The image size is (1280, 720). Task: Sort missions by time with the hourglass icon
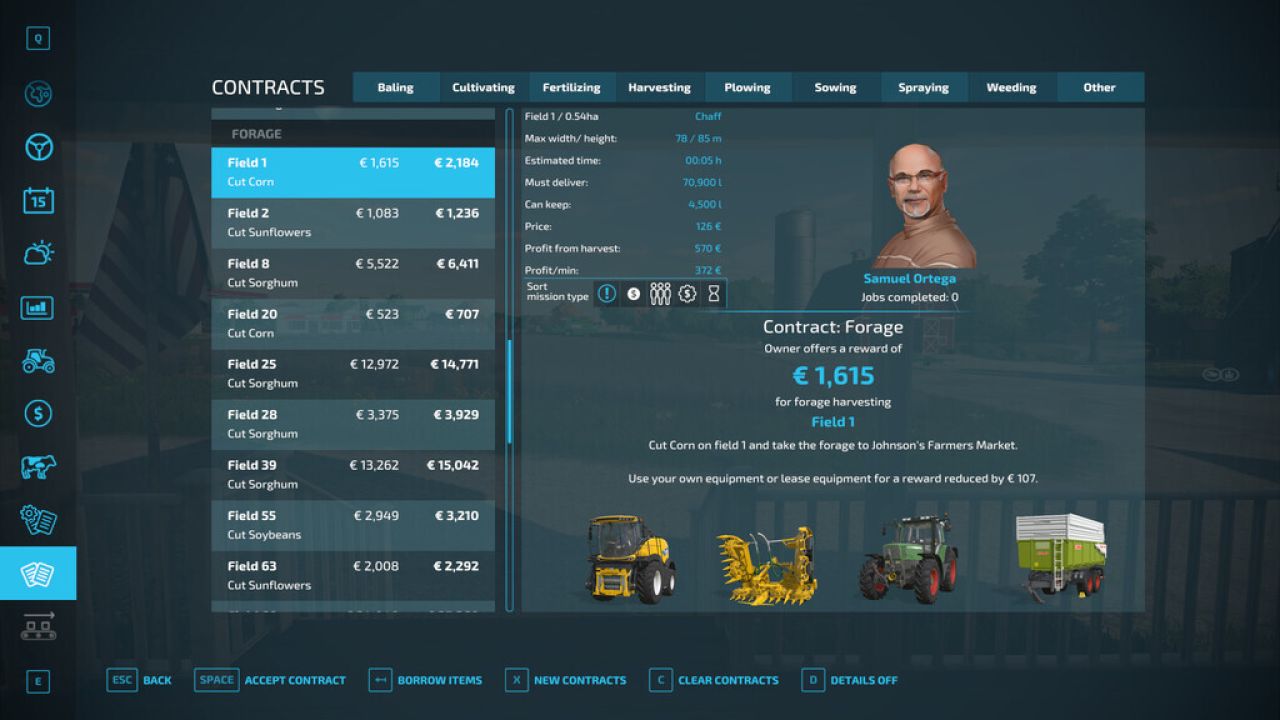click(712, 293)
